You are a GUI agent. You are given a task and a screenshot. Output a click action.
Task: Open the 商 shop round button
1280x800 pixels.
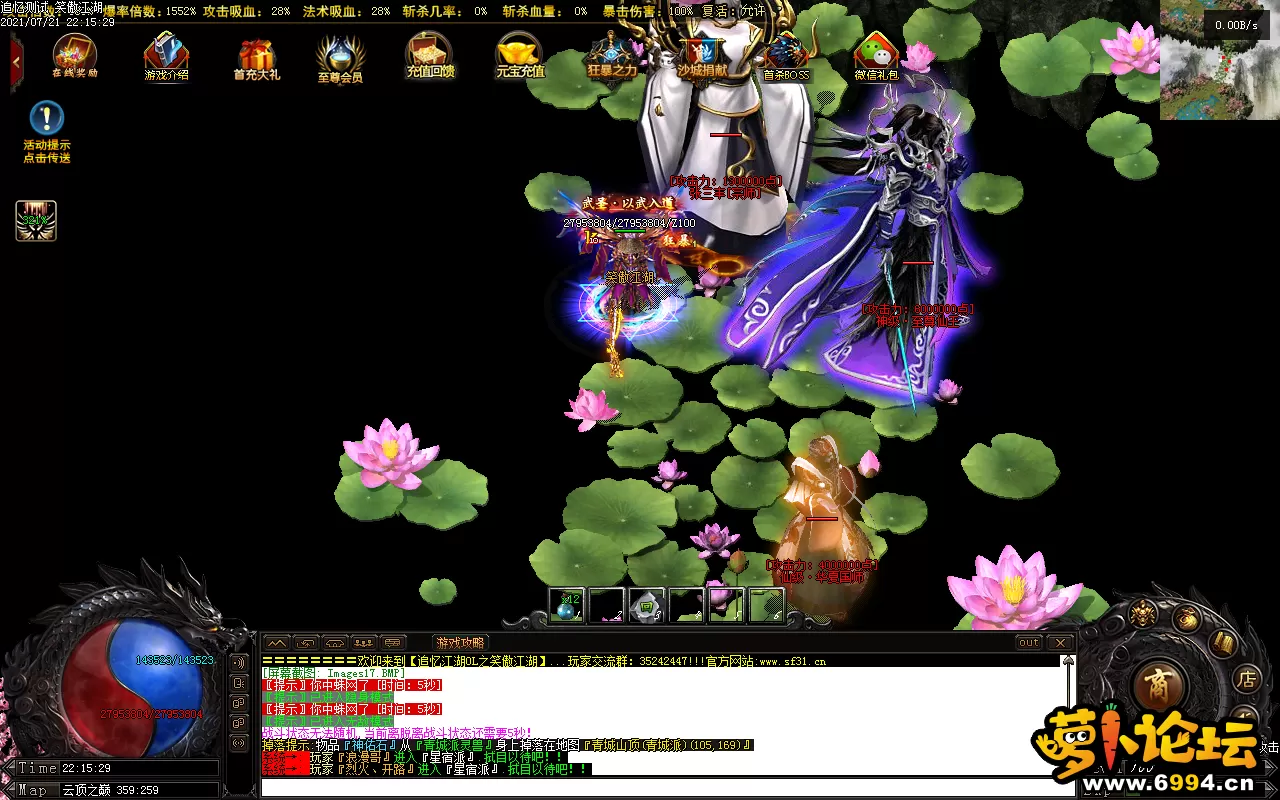(x=1160, y=685)
